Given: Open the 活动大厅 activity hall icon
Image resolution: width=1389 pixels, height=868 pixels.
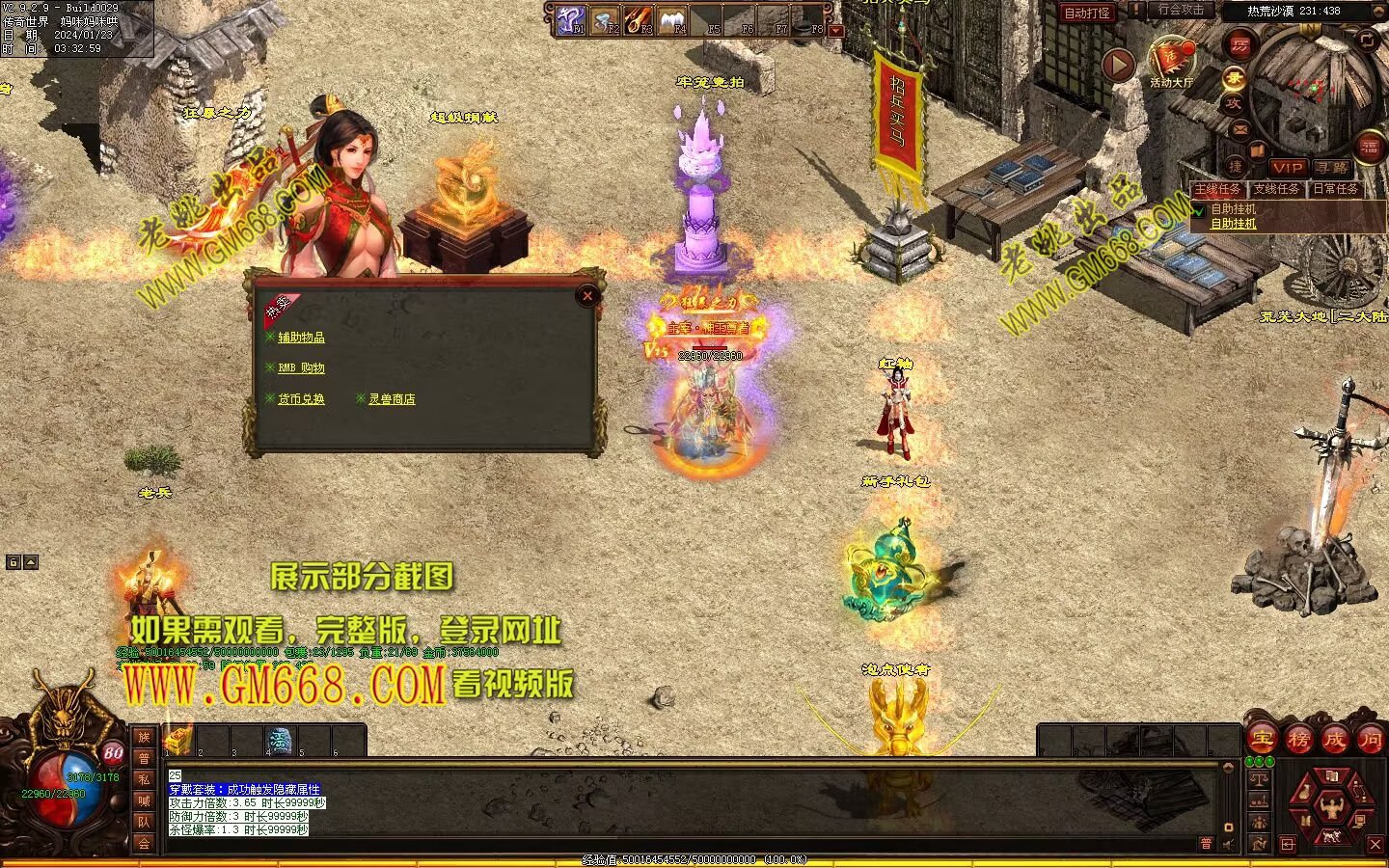Looking at the screenshot, I should click(1171, 61).
